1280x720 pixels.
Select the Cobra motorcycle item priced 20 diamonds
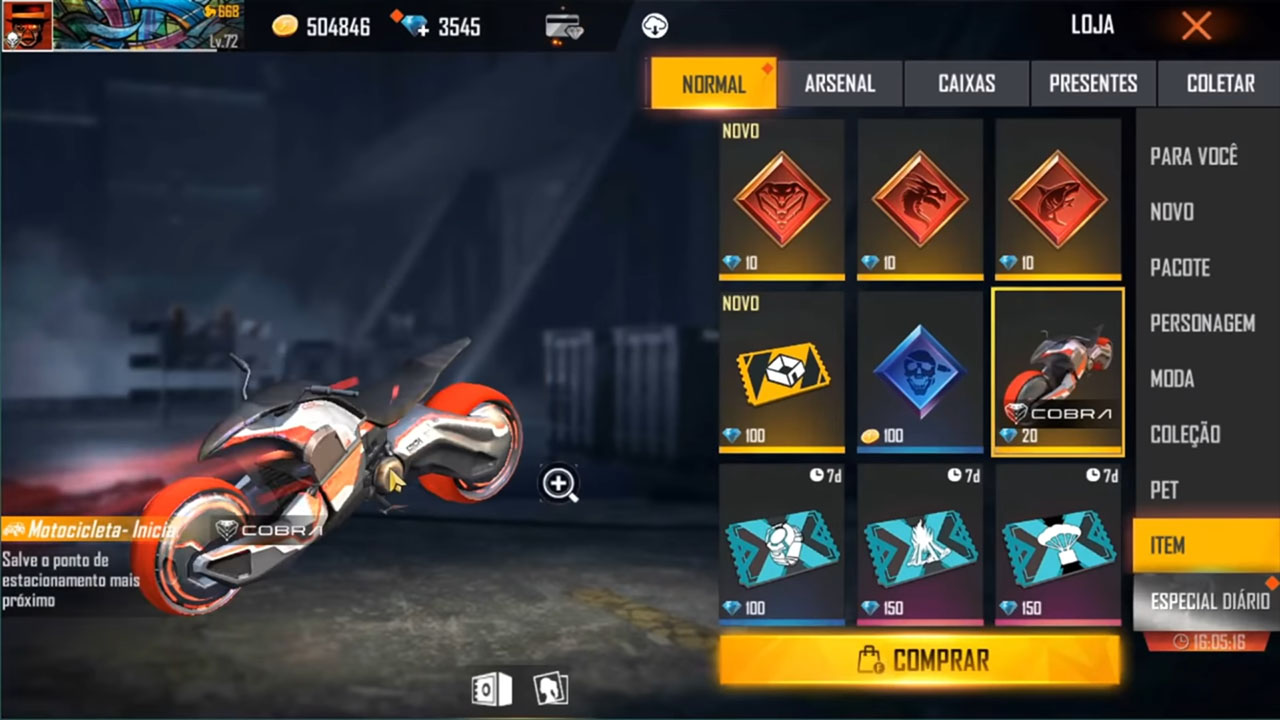tap(1058, 372)
